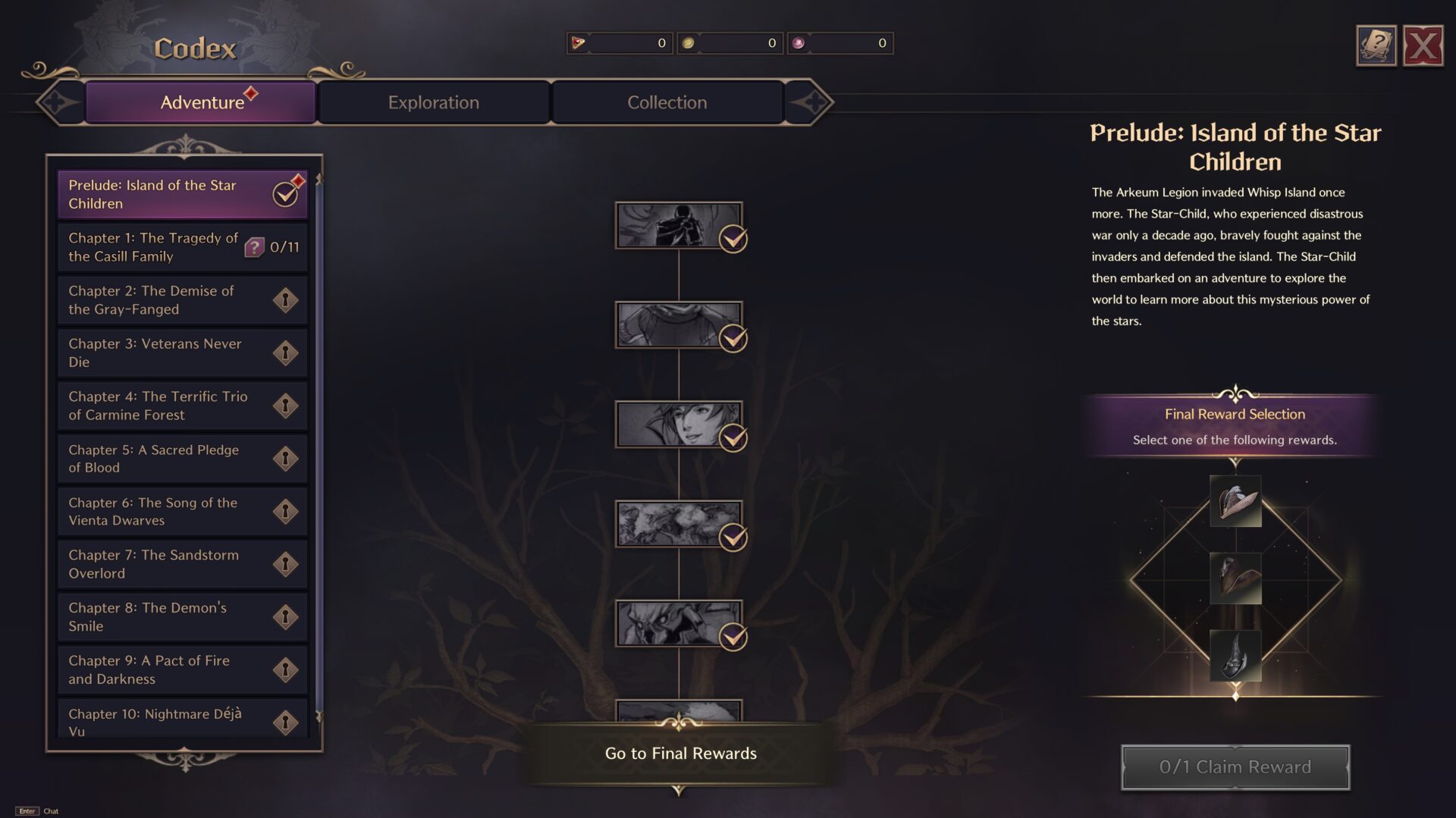
Task: Click the lock icon on Chapter 10
Action: (286, 722)
